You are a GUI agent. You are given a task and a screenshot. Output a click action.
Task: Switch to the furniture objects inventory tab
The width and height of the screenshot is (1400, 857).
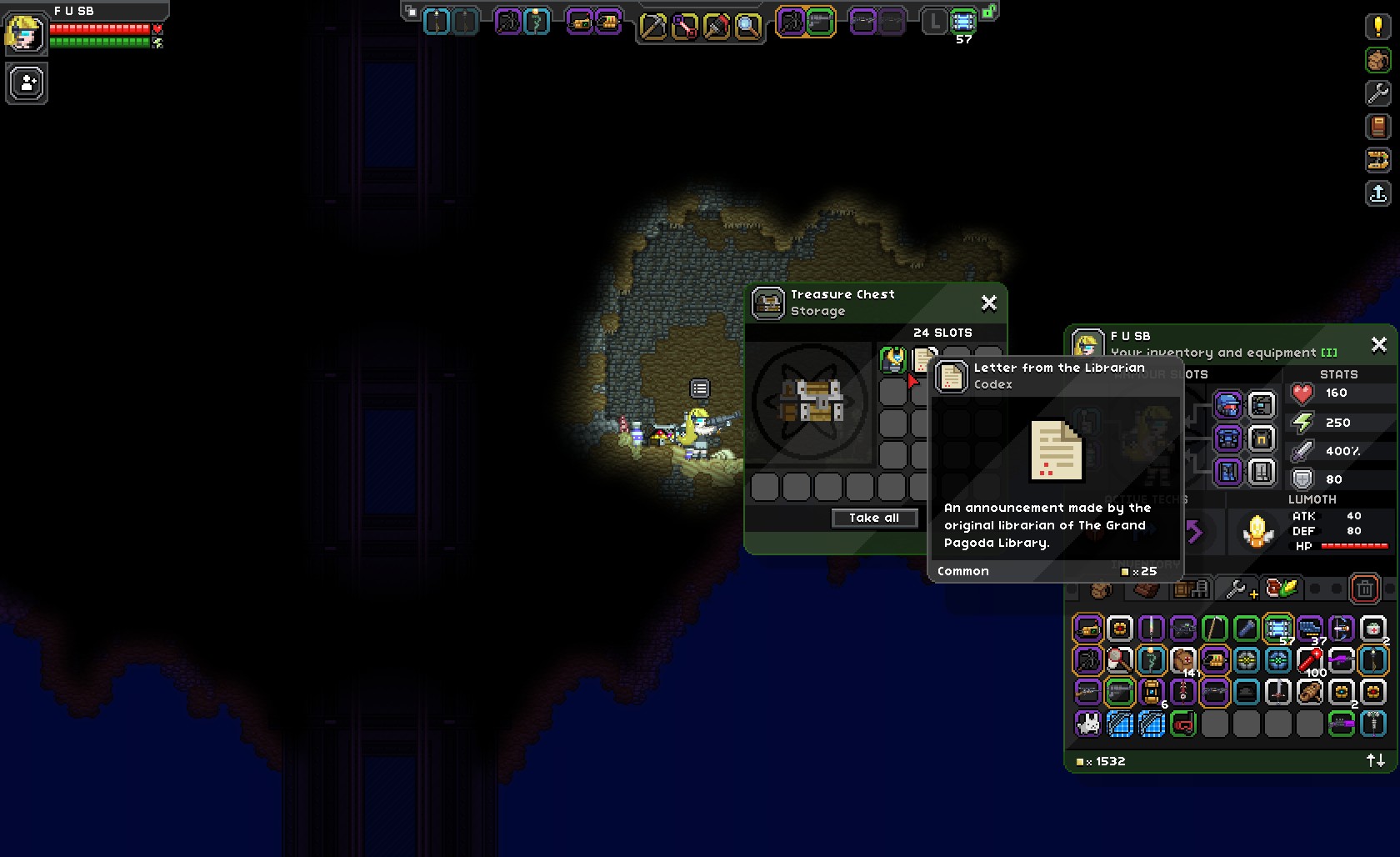pyautogui.click(x=1191, y=589)
